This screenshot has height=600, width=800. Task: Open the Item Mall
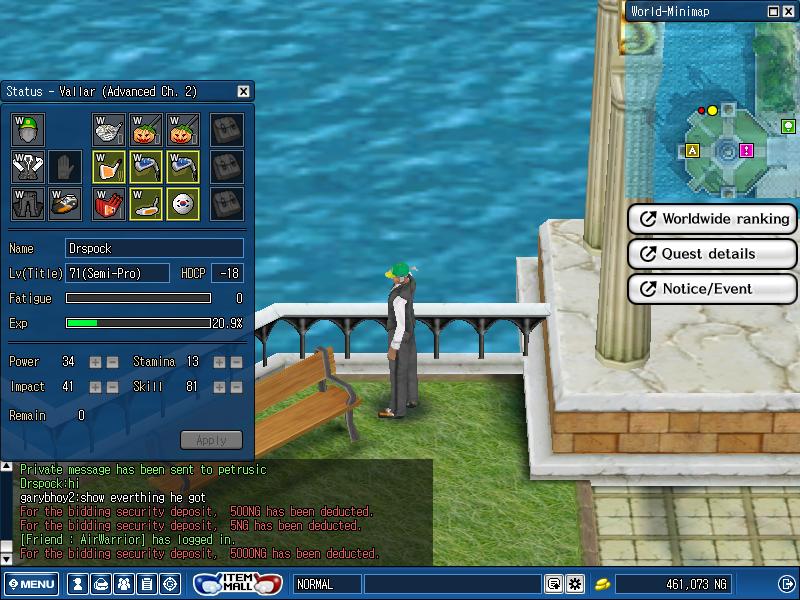coord(237,584)
